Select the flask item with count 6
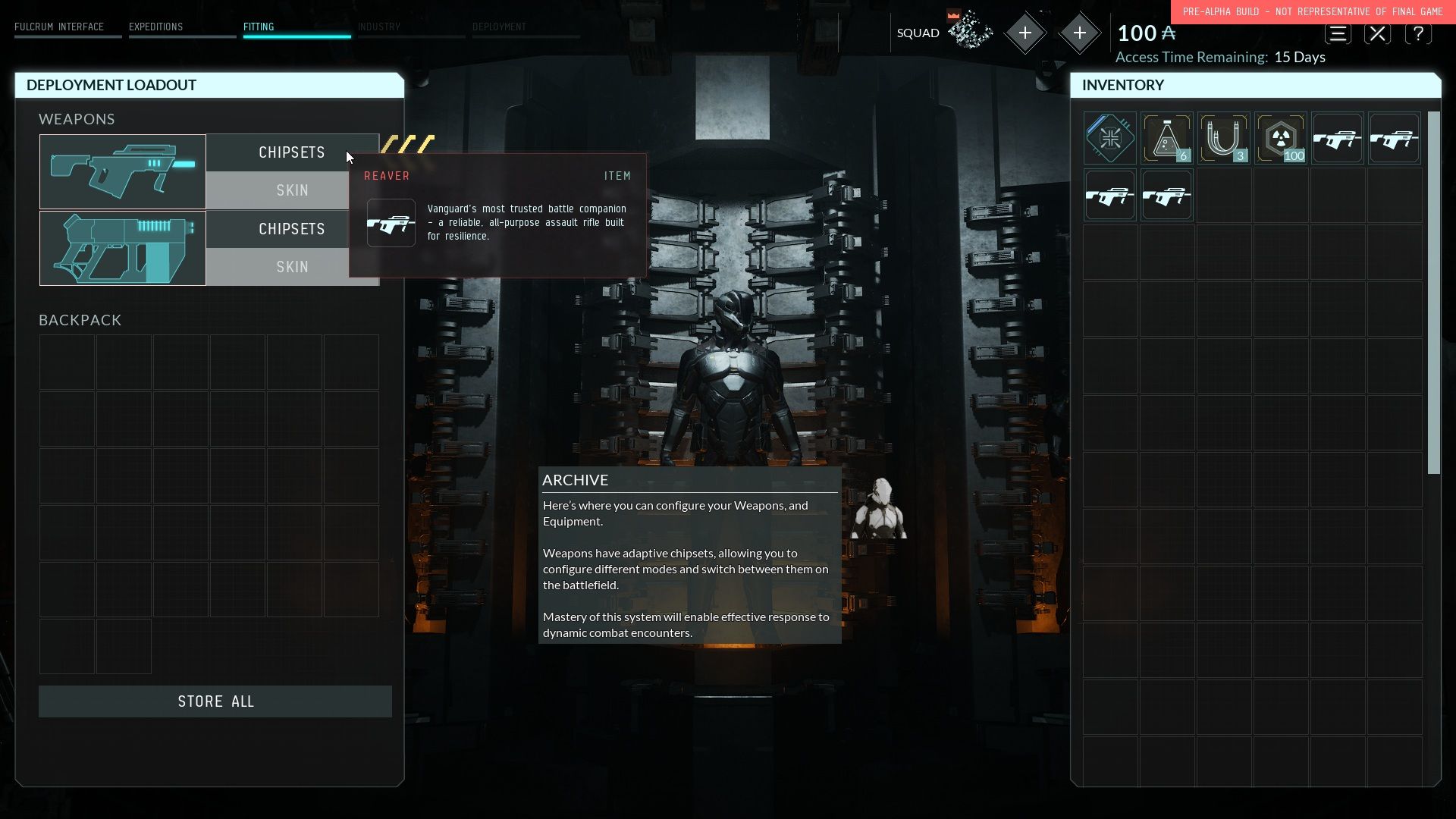This screenshot has width=1456, height=819. pyautogui.click(x=1166, y=138)
